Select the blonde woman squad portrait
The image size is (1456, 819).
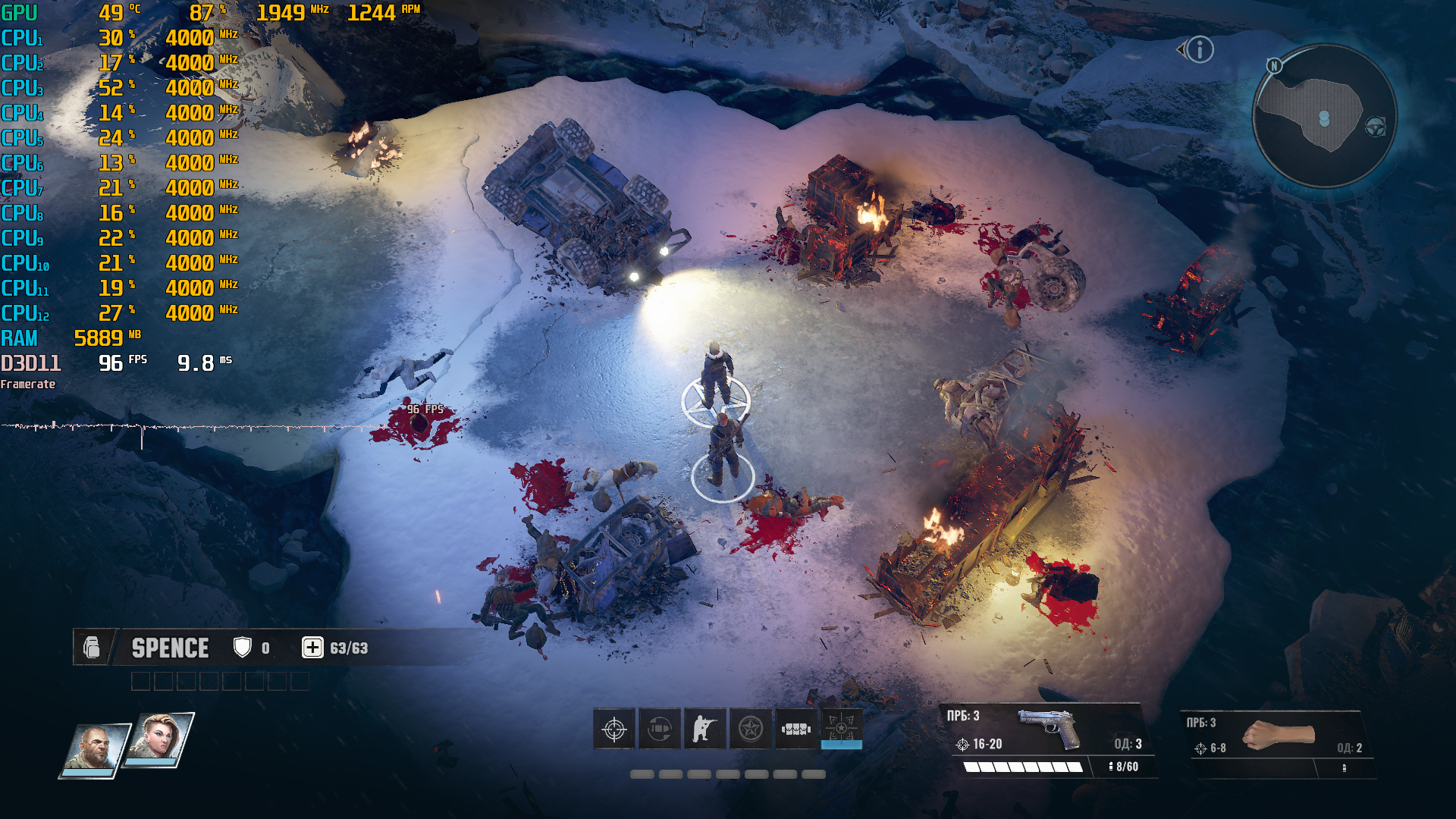tap(158, 738)
